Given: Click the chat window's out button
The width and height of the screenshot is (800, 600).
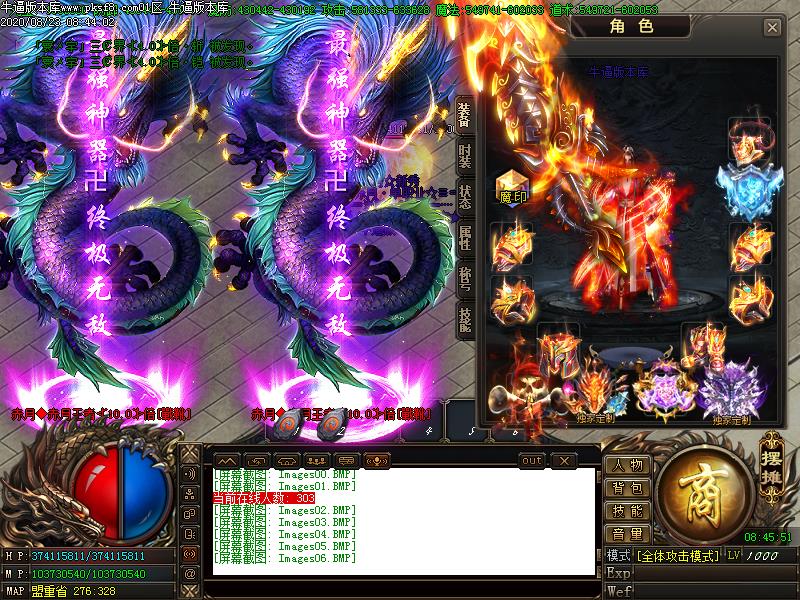Looking at the screenshot, I should point(532,460).
